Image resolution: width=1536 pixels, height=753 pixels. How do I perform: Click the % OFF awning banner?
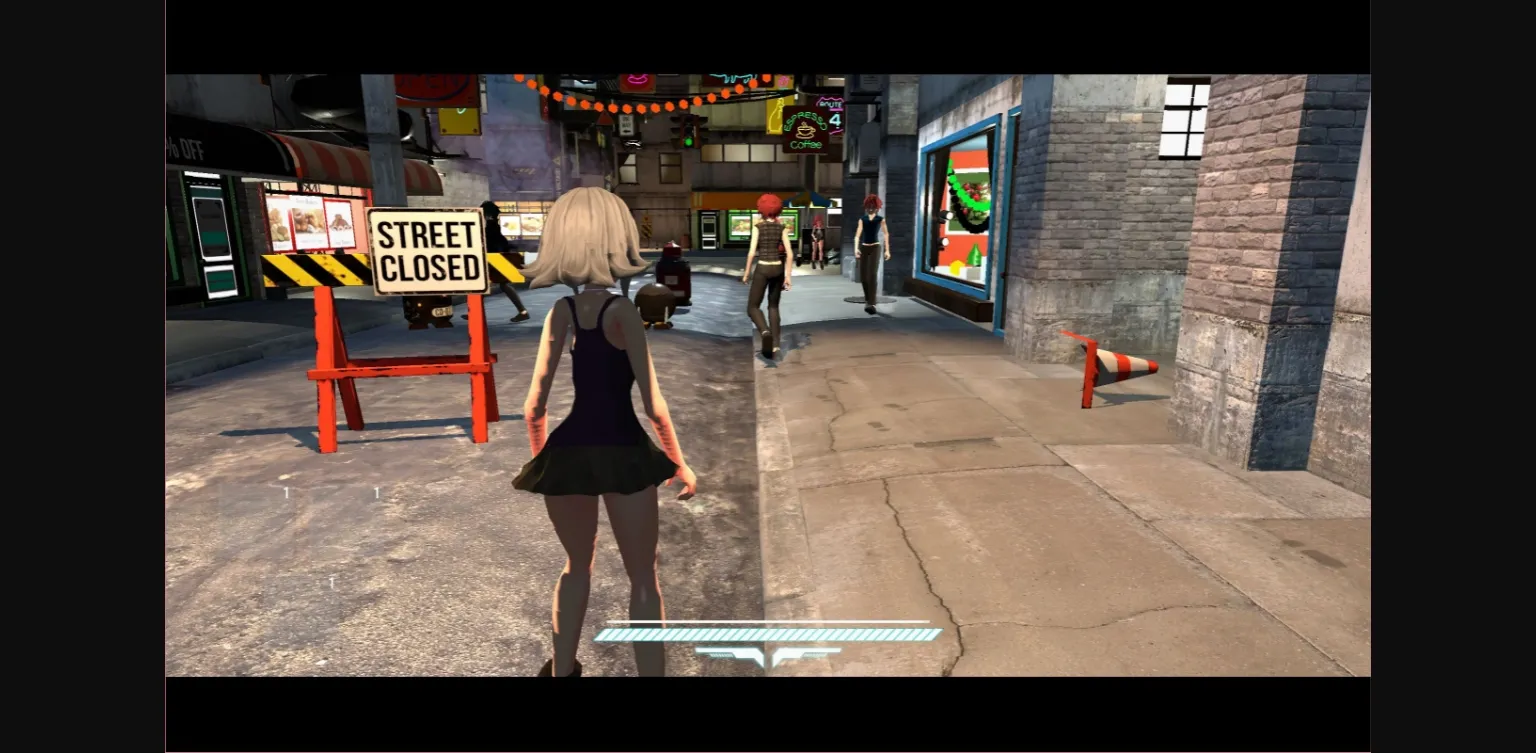186,150
